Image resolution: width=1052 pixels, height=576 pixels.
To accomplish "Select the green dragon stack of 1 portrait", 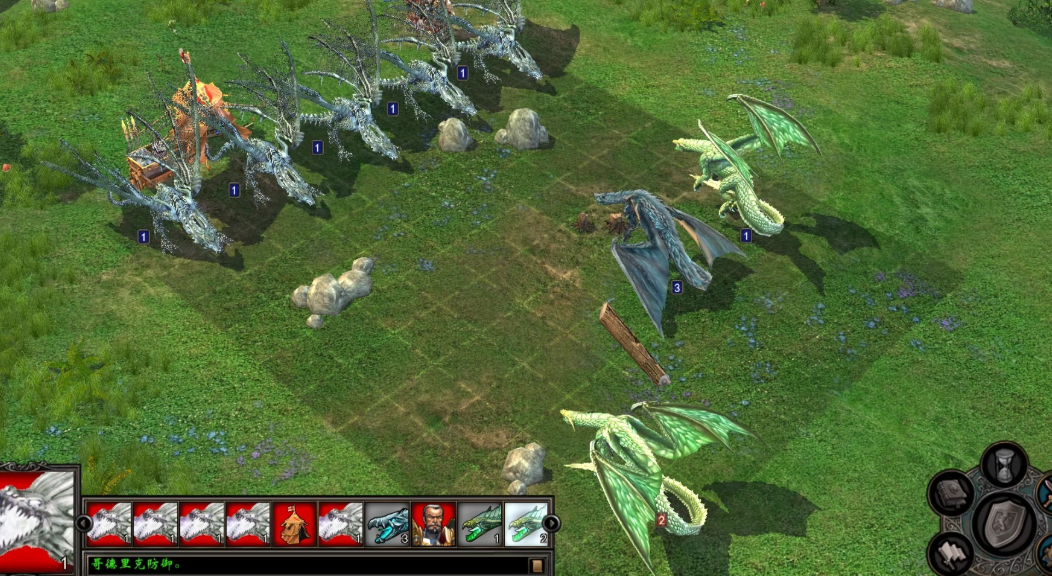I will (x=480, y=523).
